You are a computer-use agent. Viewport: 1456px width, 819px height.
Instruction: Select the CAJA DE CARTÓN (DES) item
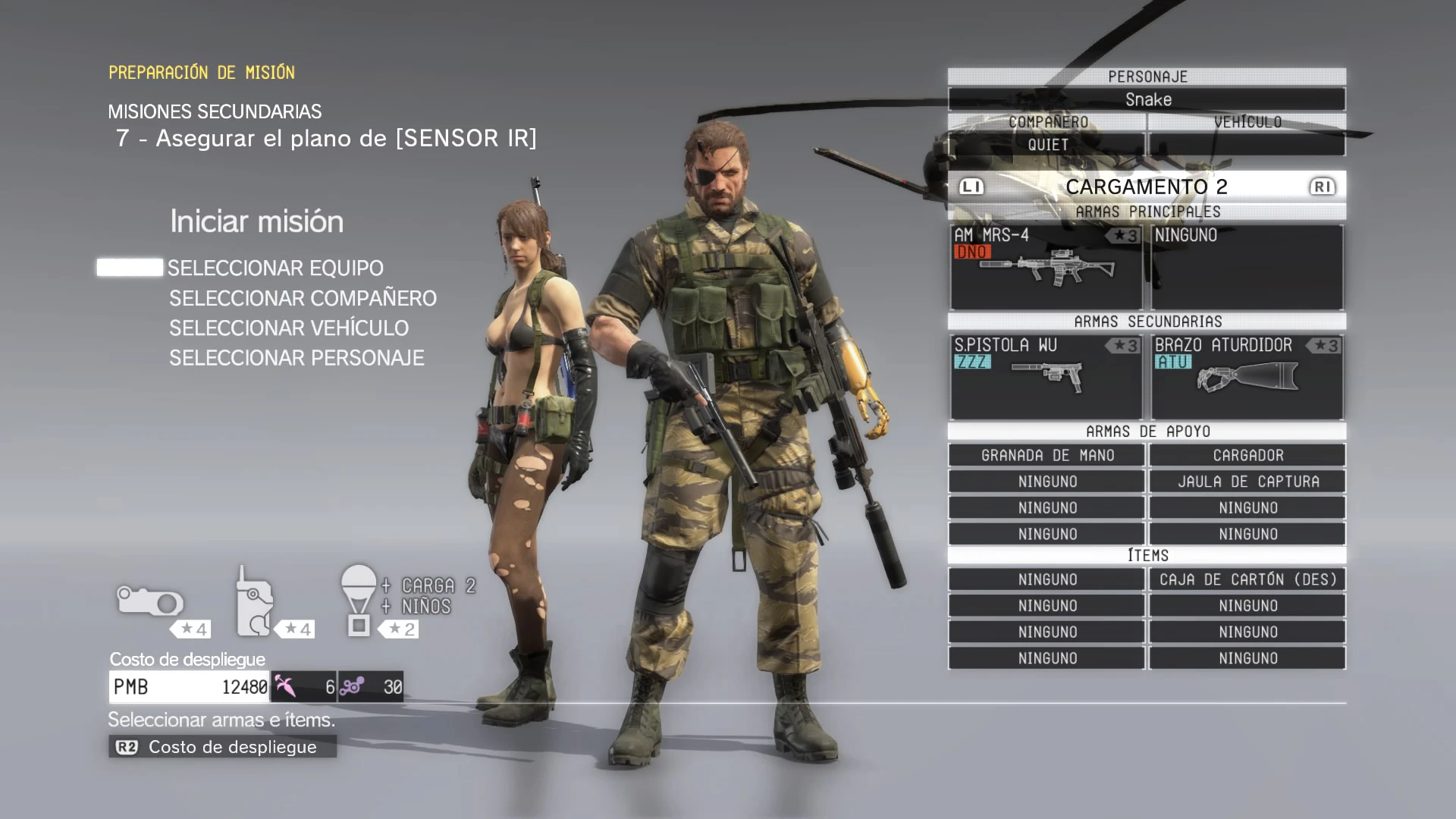pyautogui.click(x=1247, y=580)
